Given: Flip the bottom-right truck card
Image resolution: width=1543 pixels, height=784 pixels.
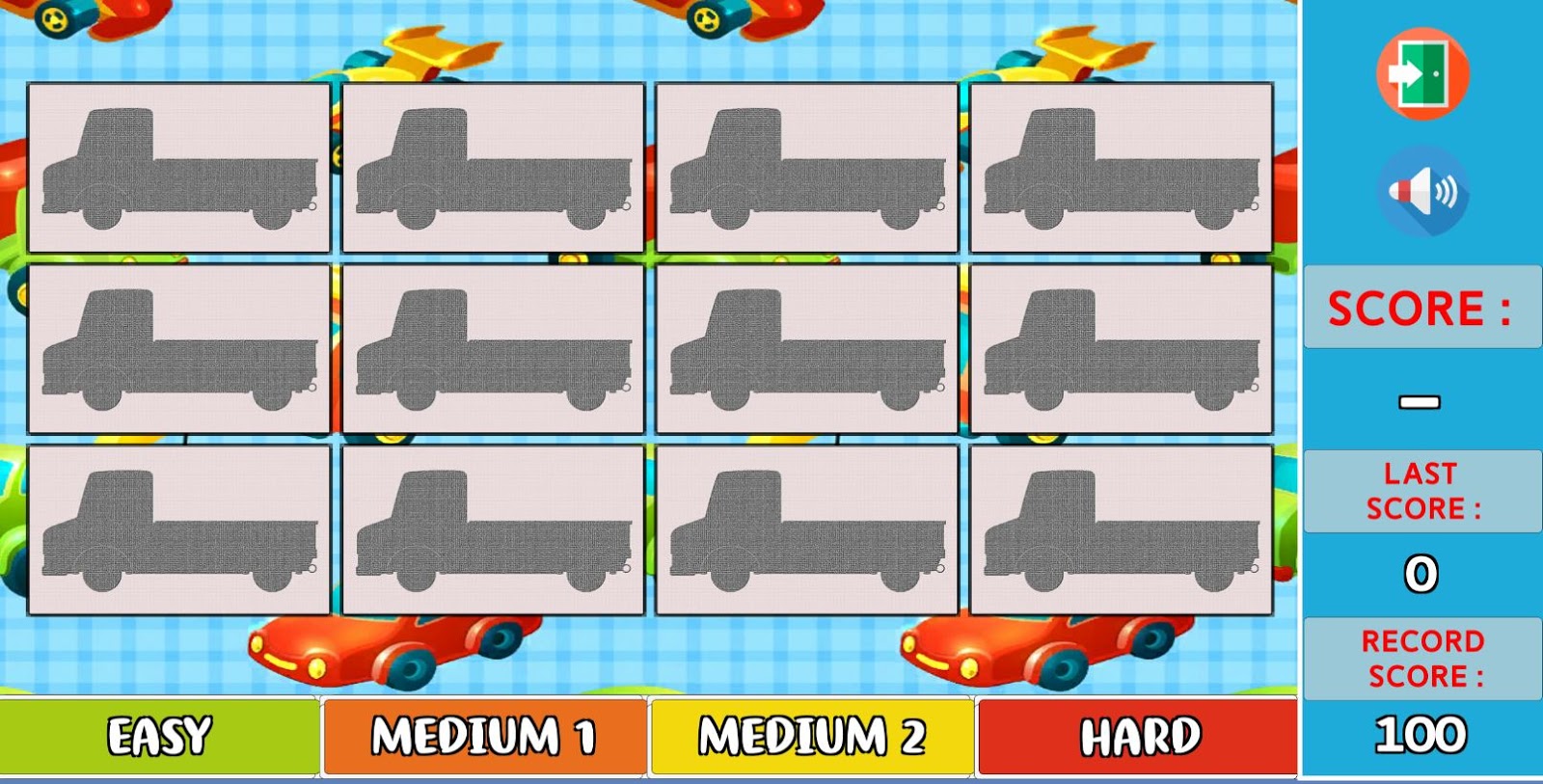Looking at the screenshot, I should pyautogui.click(x=1121, y=528).
